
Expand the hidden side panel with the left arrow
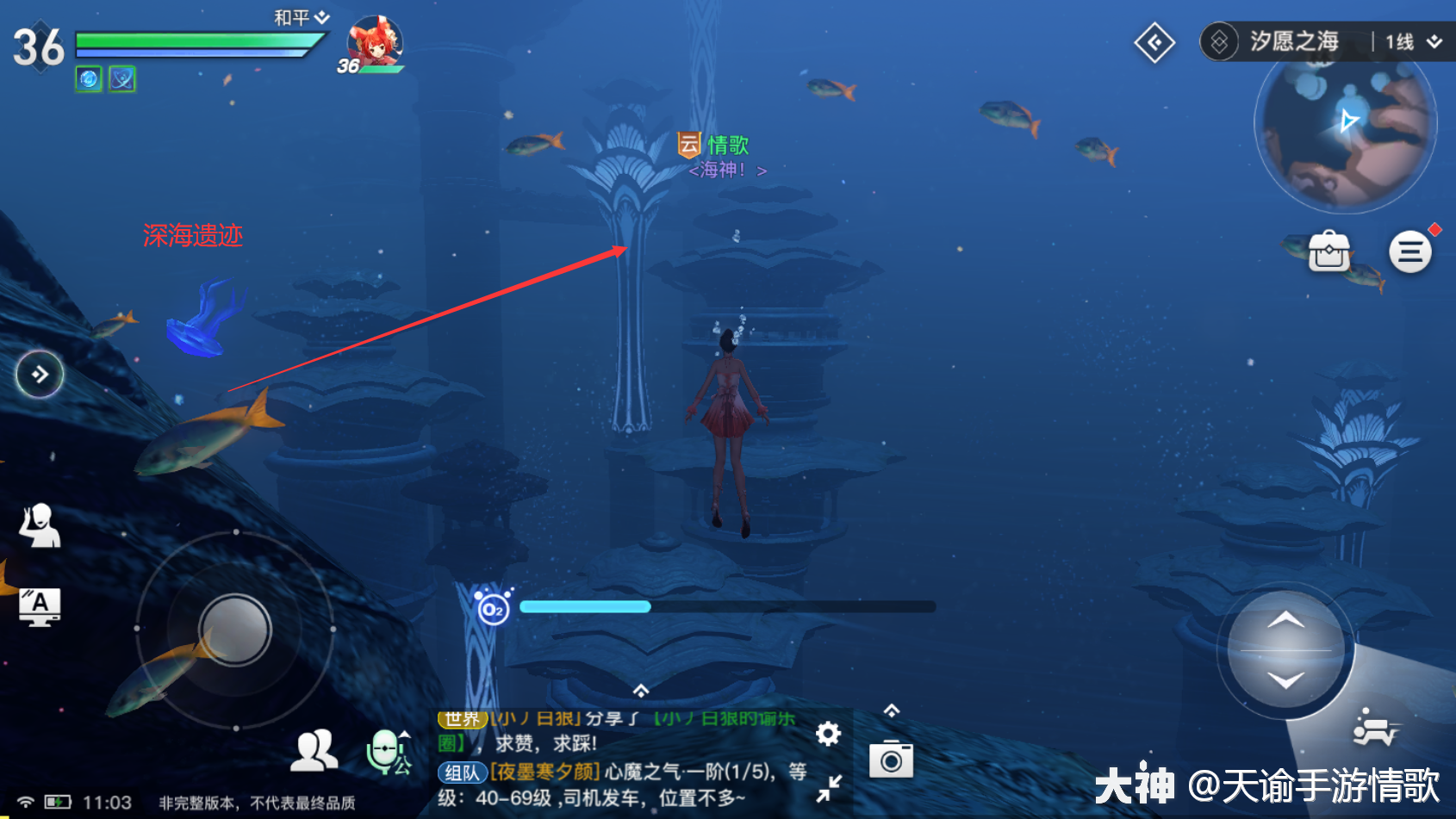(39, 374)
